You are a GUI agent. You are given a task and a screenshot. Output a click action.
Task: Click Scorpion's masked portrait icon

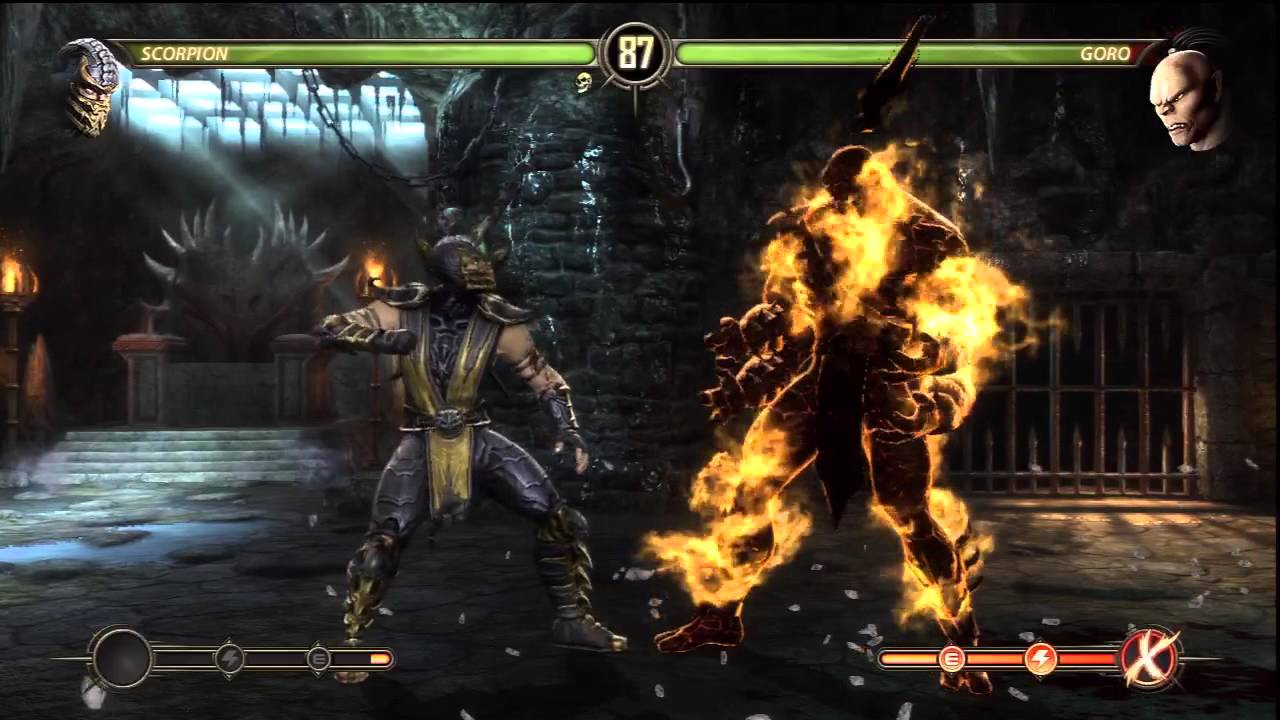pyautogui.click(x=90, y=86)
